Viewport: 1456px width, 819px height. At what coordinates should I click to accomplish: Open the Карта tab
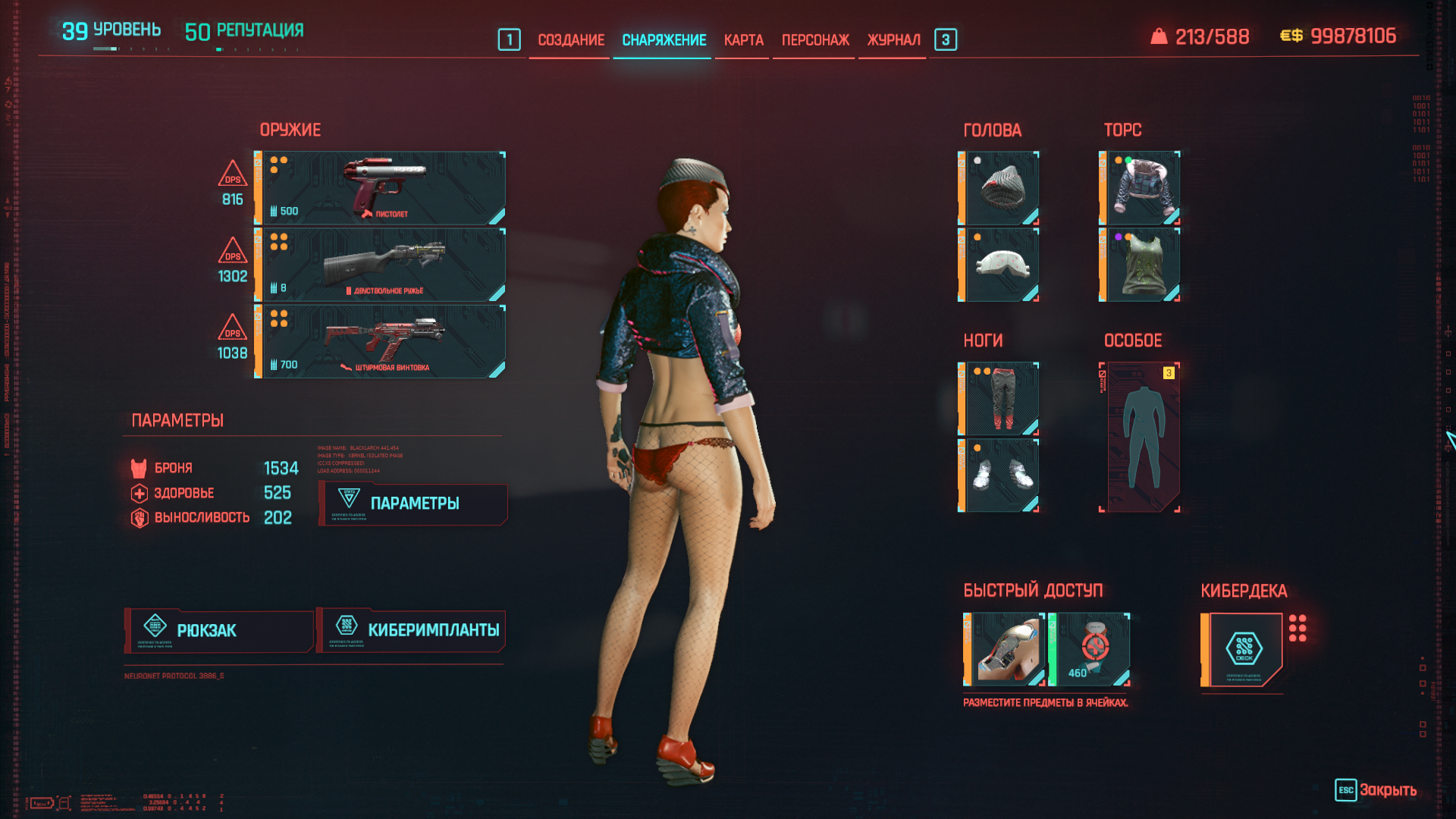743,40
